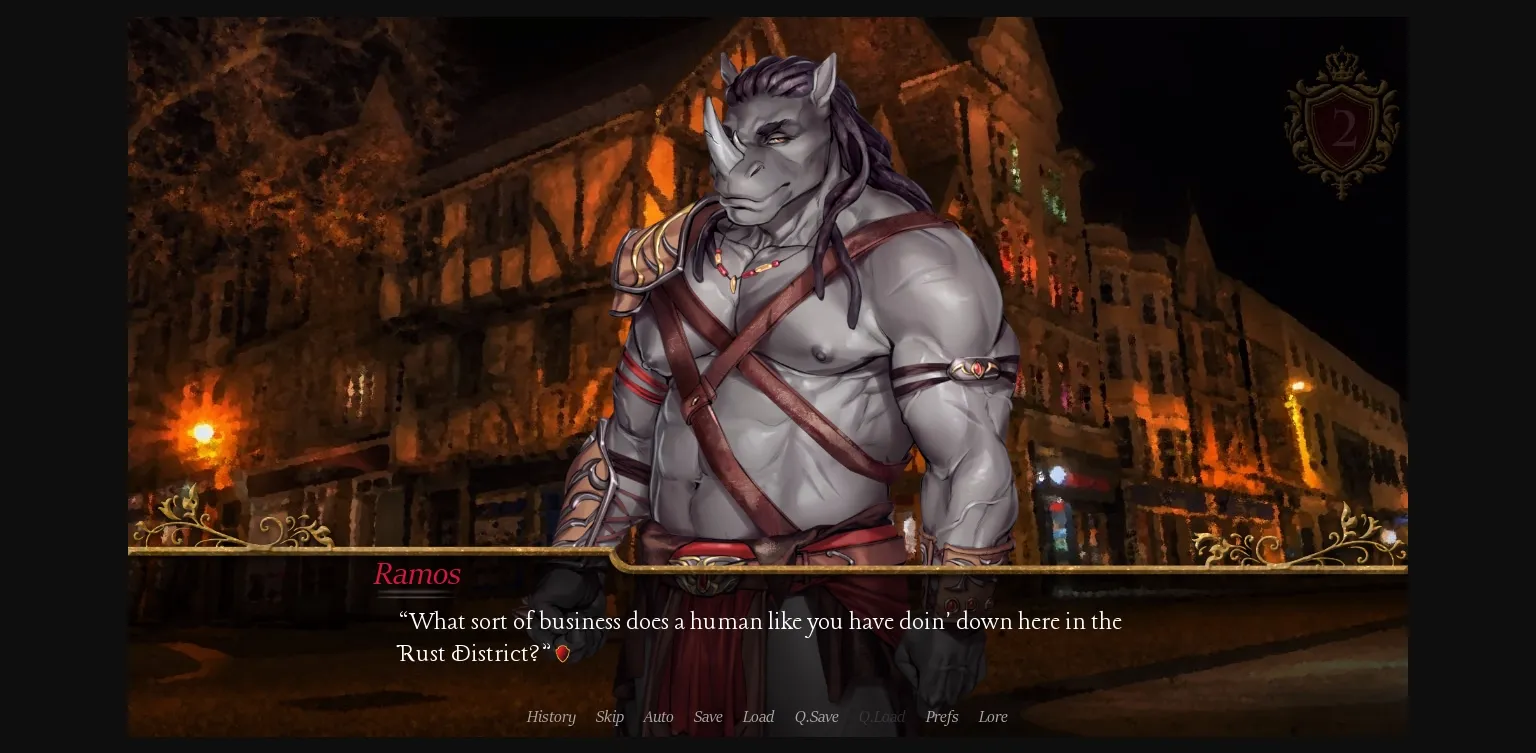The height and width of the screenshot is (753, 1536).
Task: Open the History log
Action: pos(551,717)
